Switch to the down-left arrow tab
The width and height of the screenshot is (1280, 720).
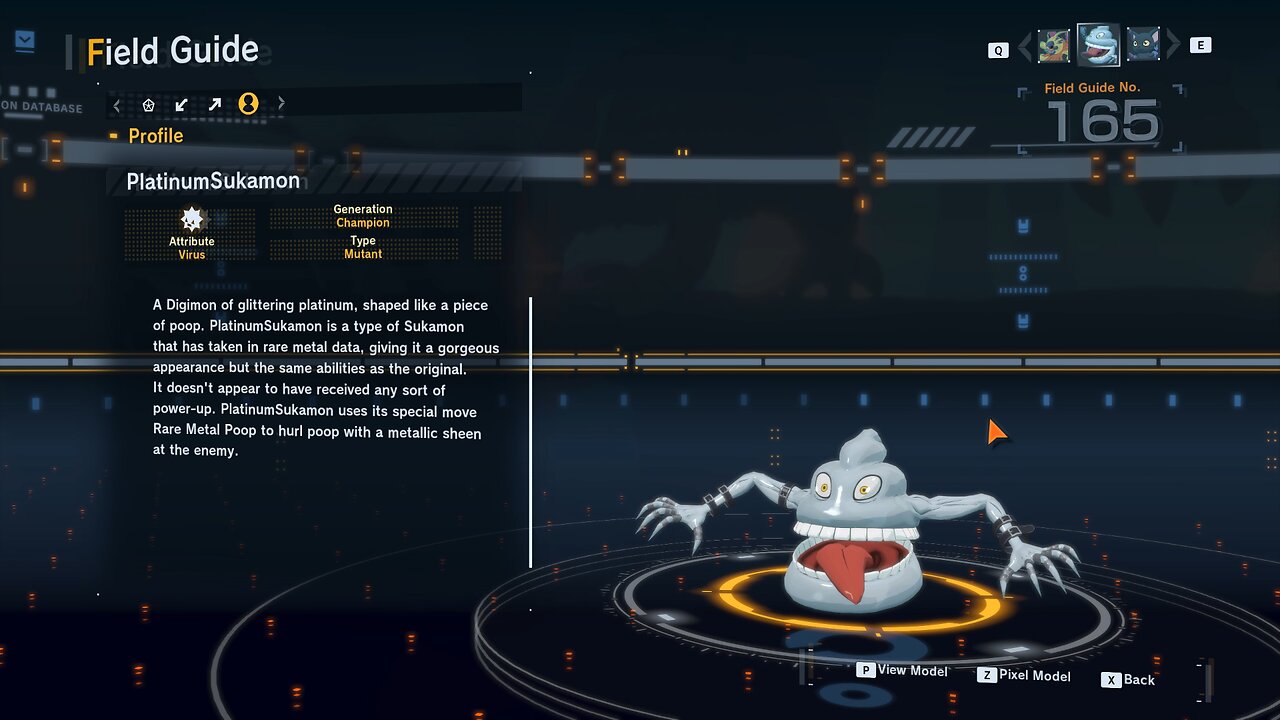pyautogui.click(x=181, y=104)
